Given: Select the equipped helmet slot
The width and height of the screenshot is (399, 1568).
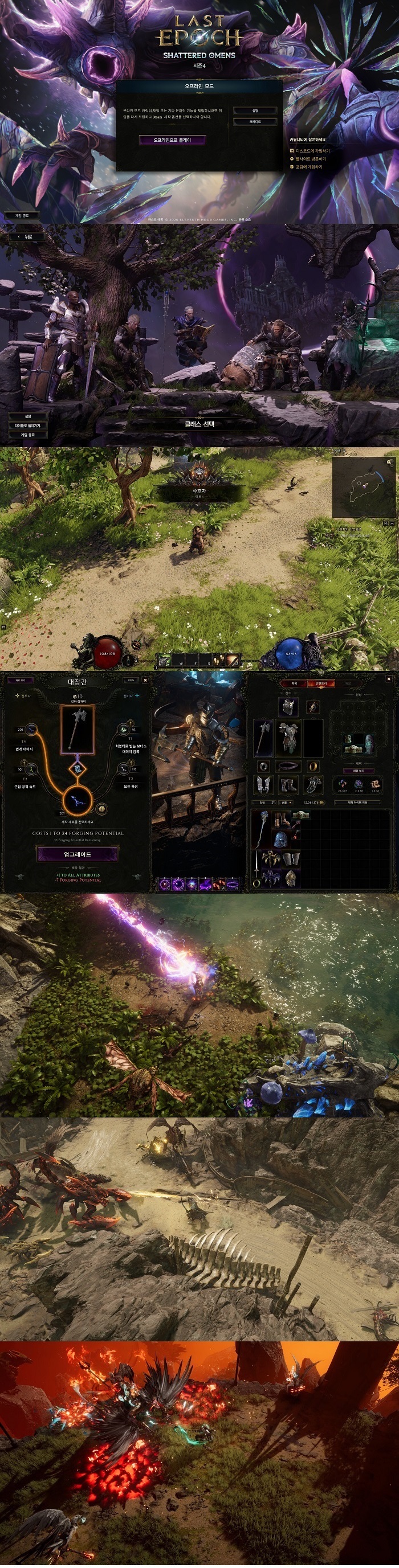Looking at the screenshot, I should [288, 707].
